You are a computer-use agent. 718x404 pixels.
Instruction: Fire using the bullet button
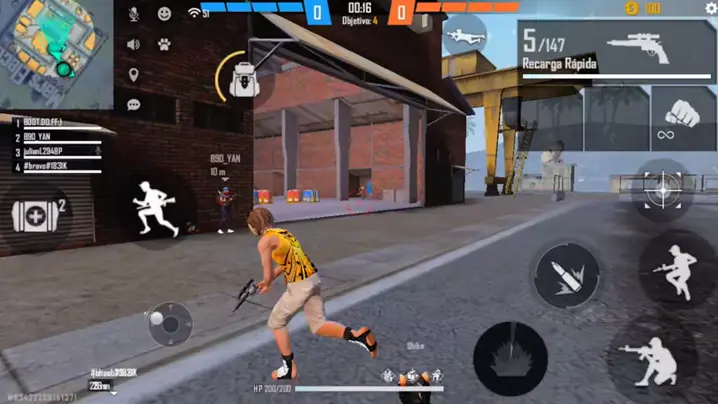pyautogui.click(x=566, y=274)
